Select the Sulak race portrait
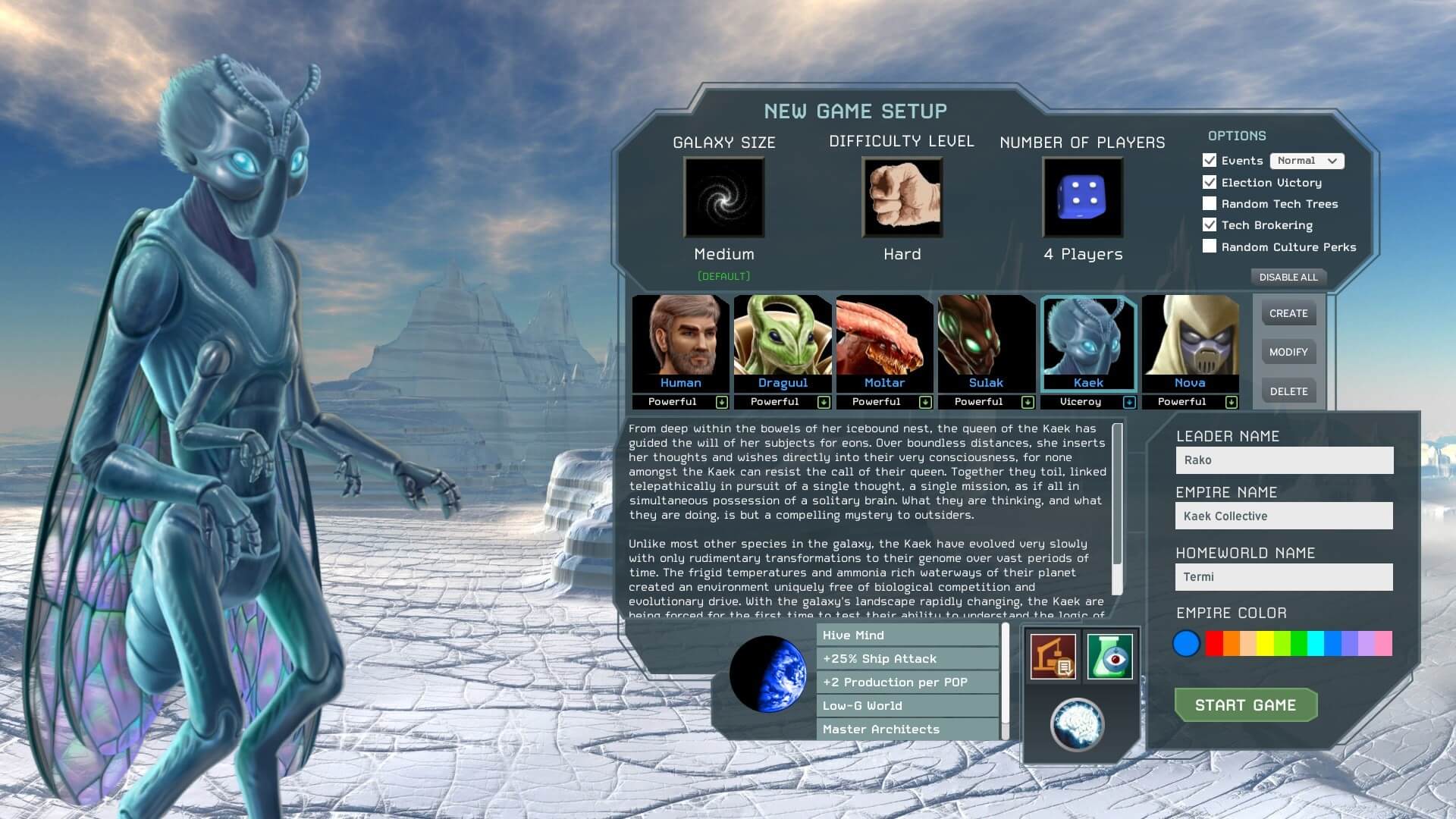 [986, 341]
